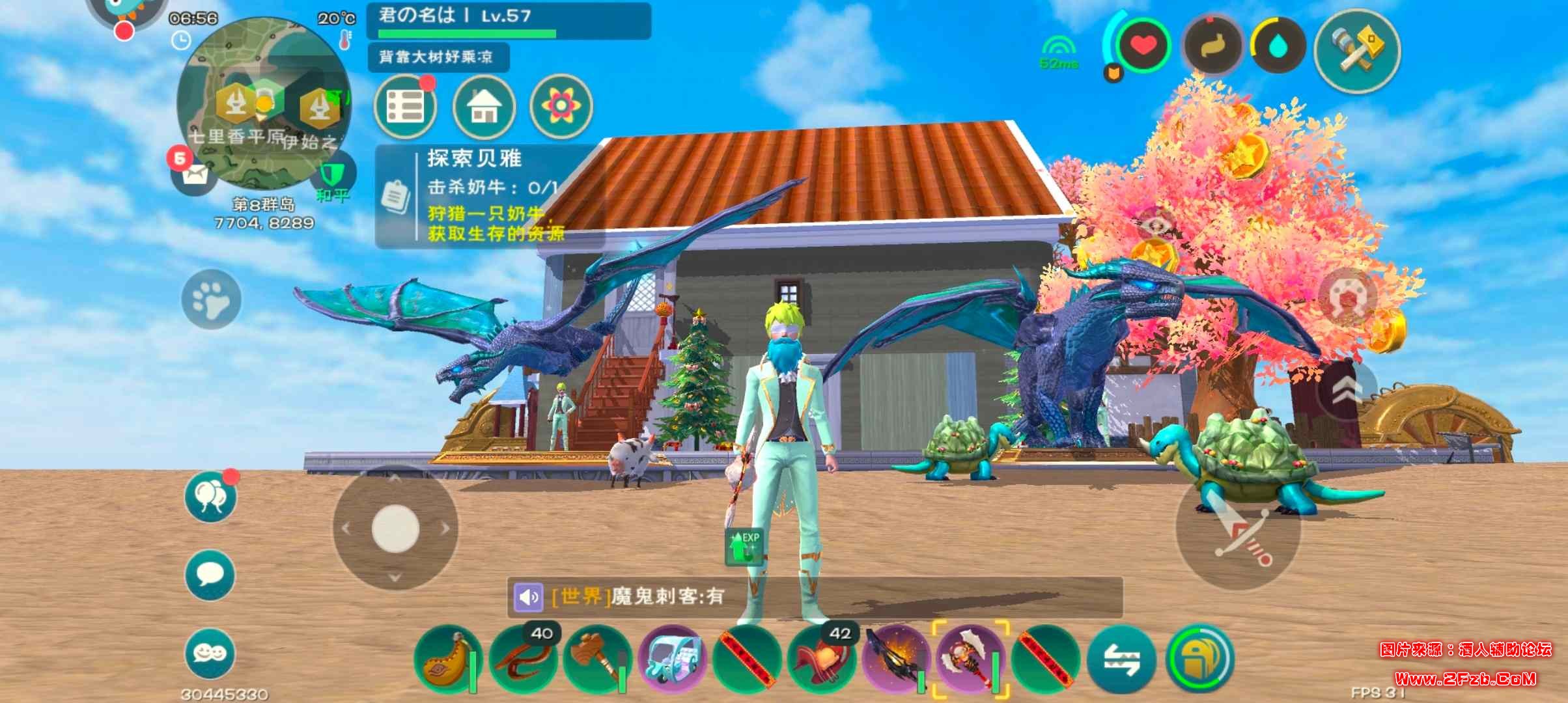
Task: Tap the paw print pet button
Action: coord(211,299)
